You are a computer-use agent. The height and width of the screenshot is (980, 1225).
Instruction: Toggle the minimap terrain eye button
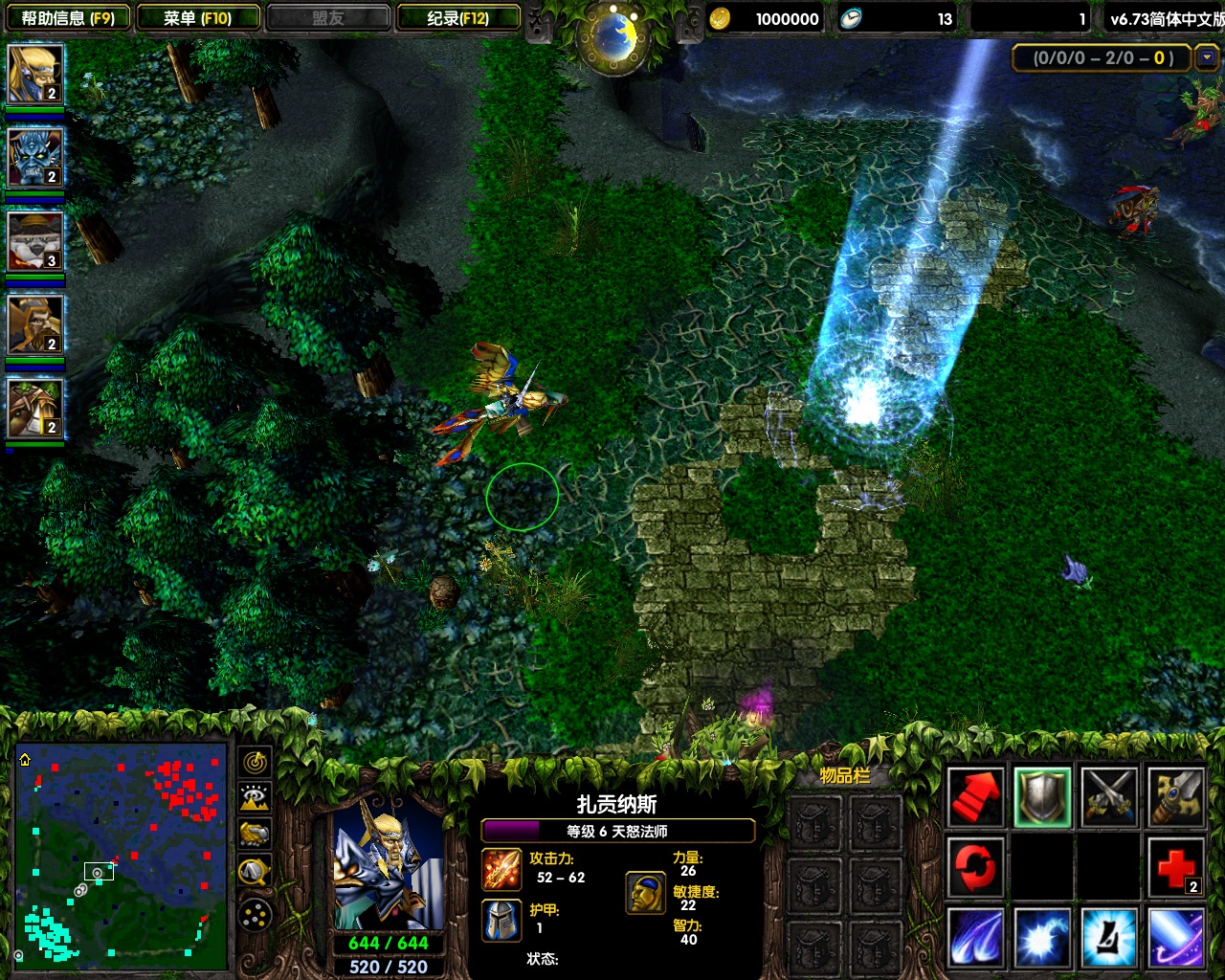click(255, 798)
